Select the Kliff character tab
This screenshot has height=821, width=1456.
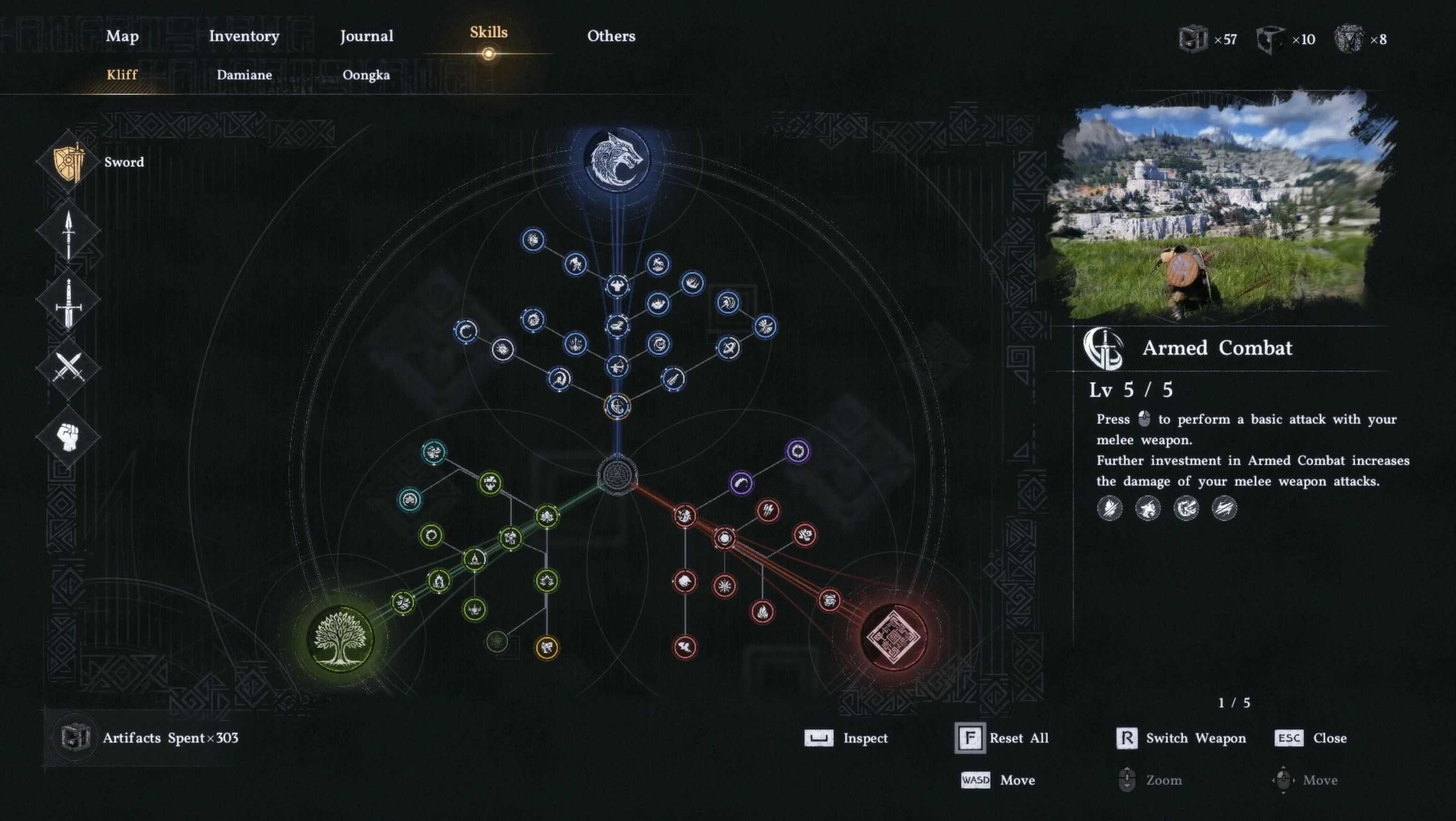tap(122, 75)
